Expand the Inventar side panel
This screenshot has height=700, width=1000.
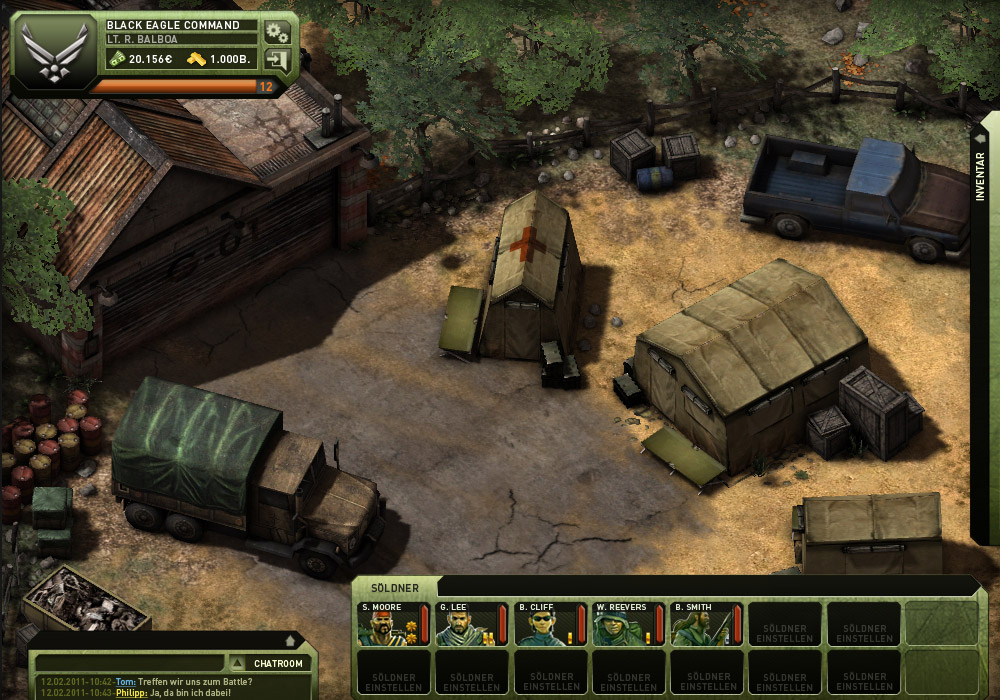click(x=981, y=177)
